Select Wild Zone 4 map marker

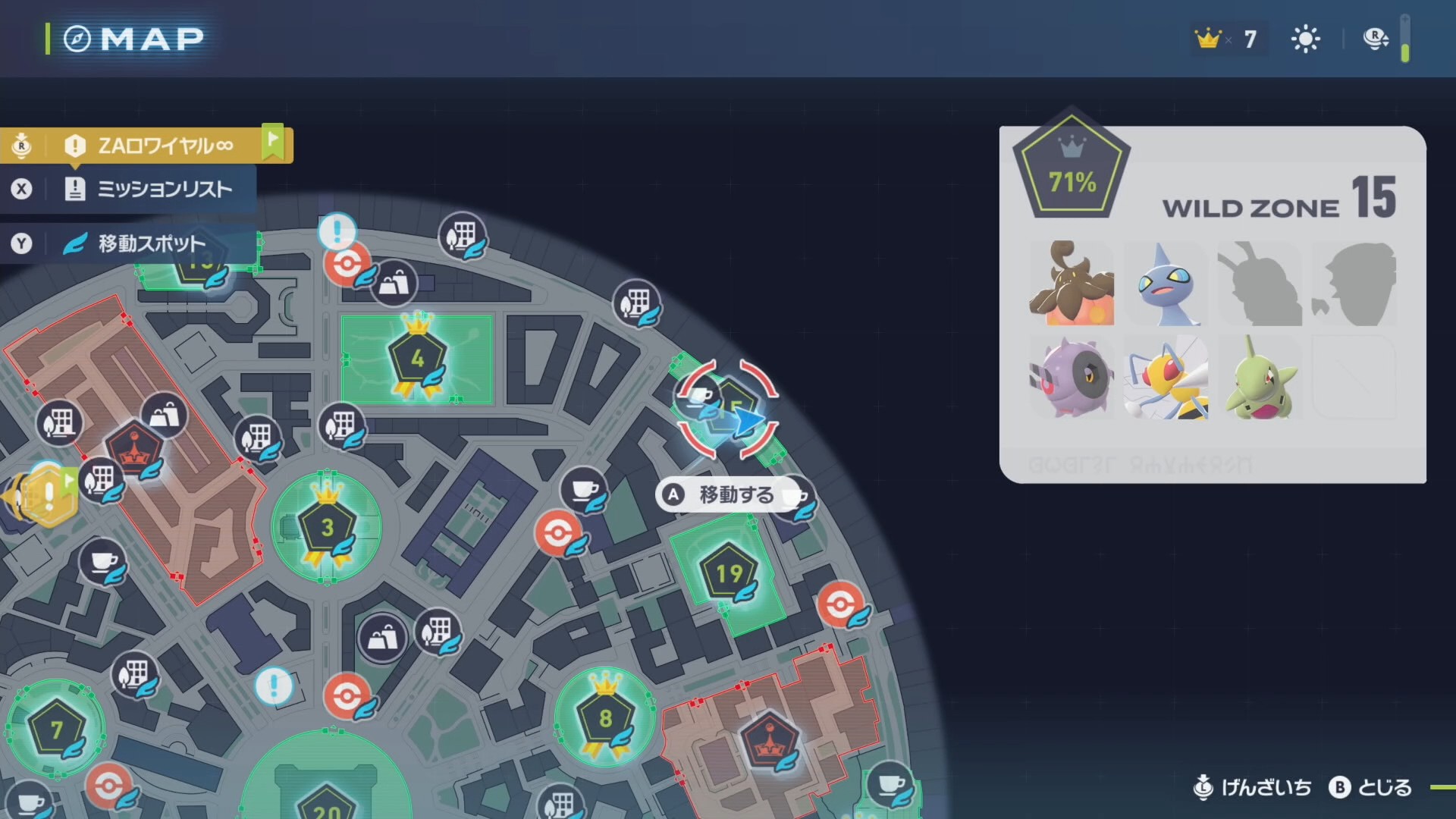click(x=416, y=358)
